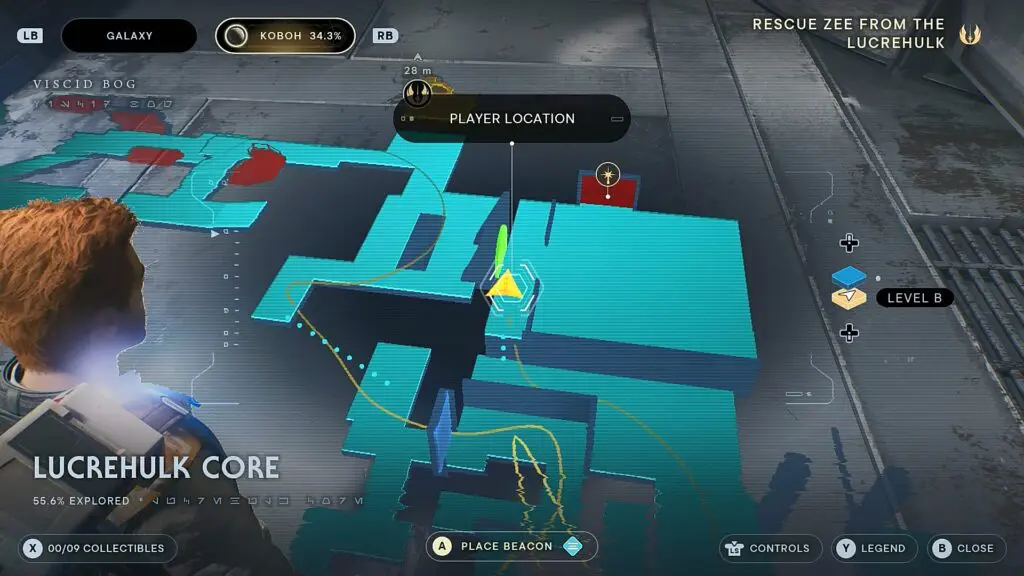This screenshot has height=576, width=1024.
Task: Go up one map level
Action: coord(849,244)
